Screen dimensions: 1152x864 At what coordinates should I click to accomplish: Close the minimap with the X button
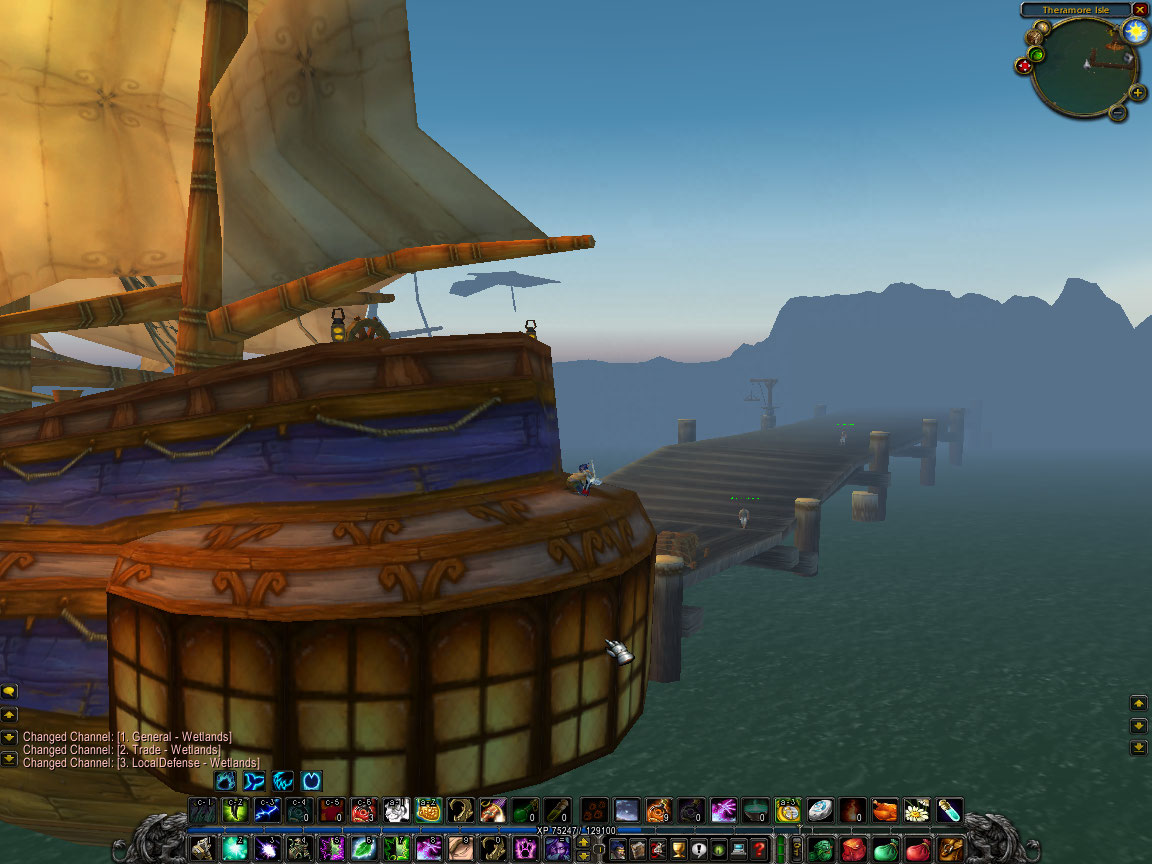(1140, 10)
